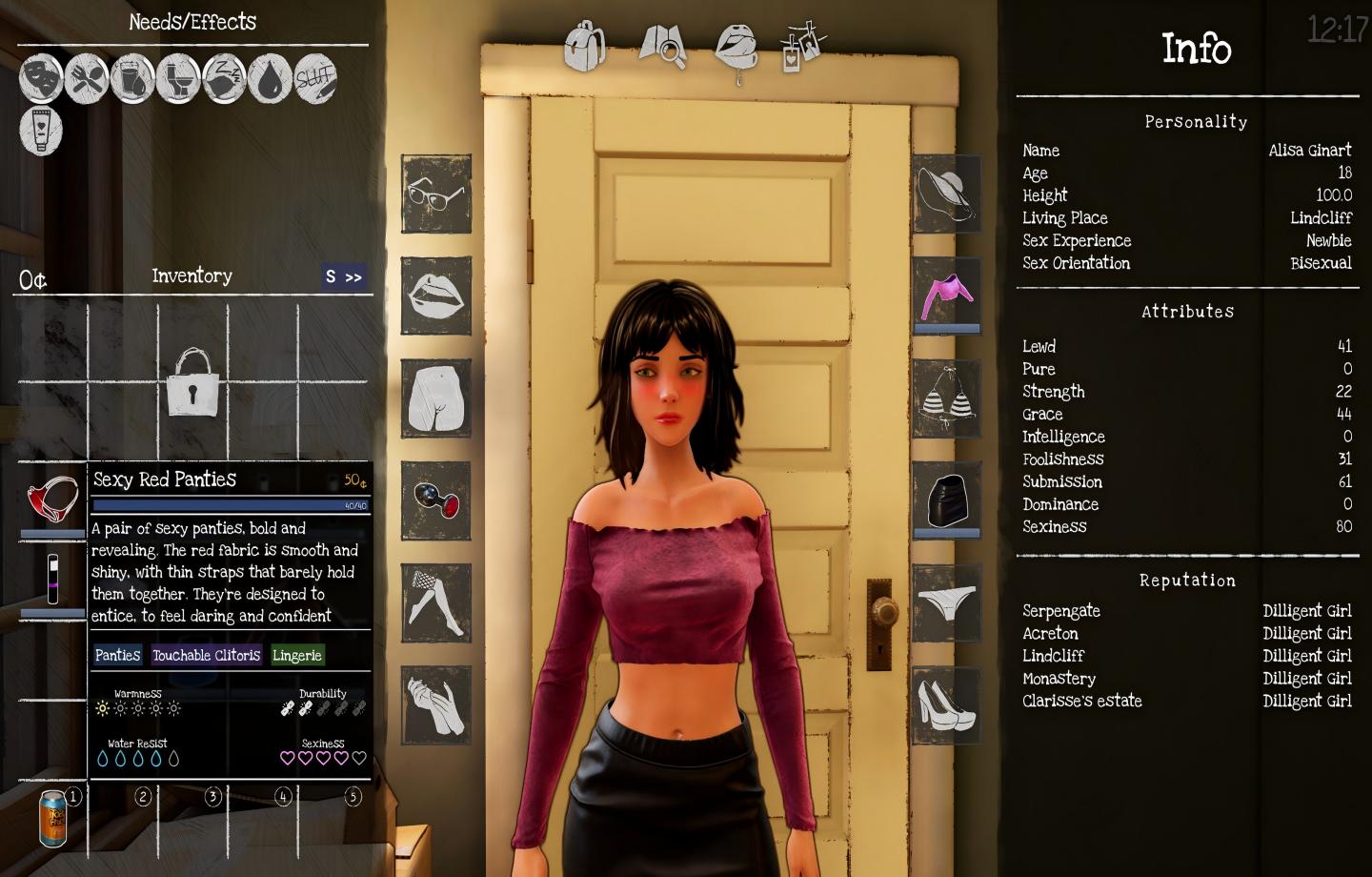Unequip the pink crop top slot
1372x877 pixels.
pos(946,296)
